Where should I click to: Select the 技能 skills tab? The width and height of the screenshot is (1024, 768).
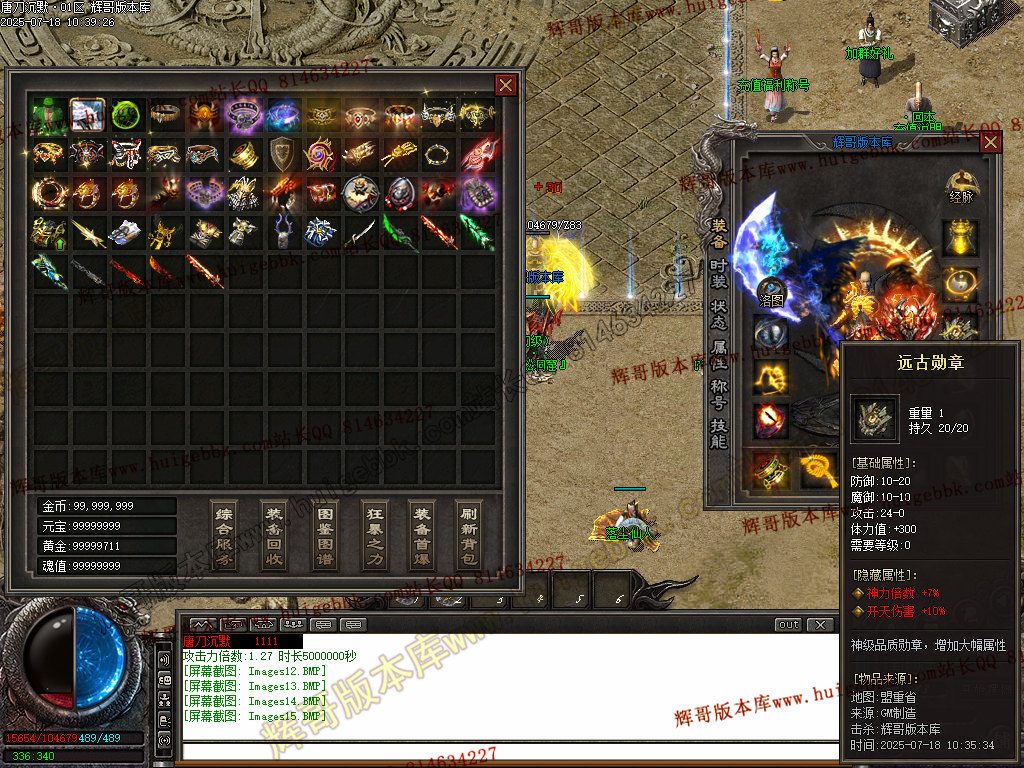click(719, 434)
